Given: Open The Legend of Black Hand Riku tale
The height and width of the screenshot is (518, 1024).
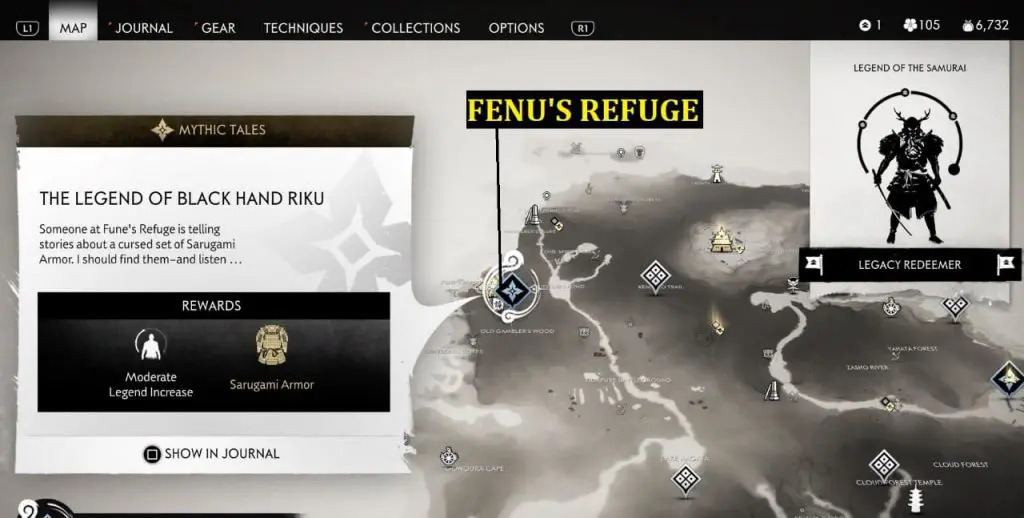Looking at the screenshot, I should pyautogui.click(x=181, y=198).
